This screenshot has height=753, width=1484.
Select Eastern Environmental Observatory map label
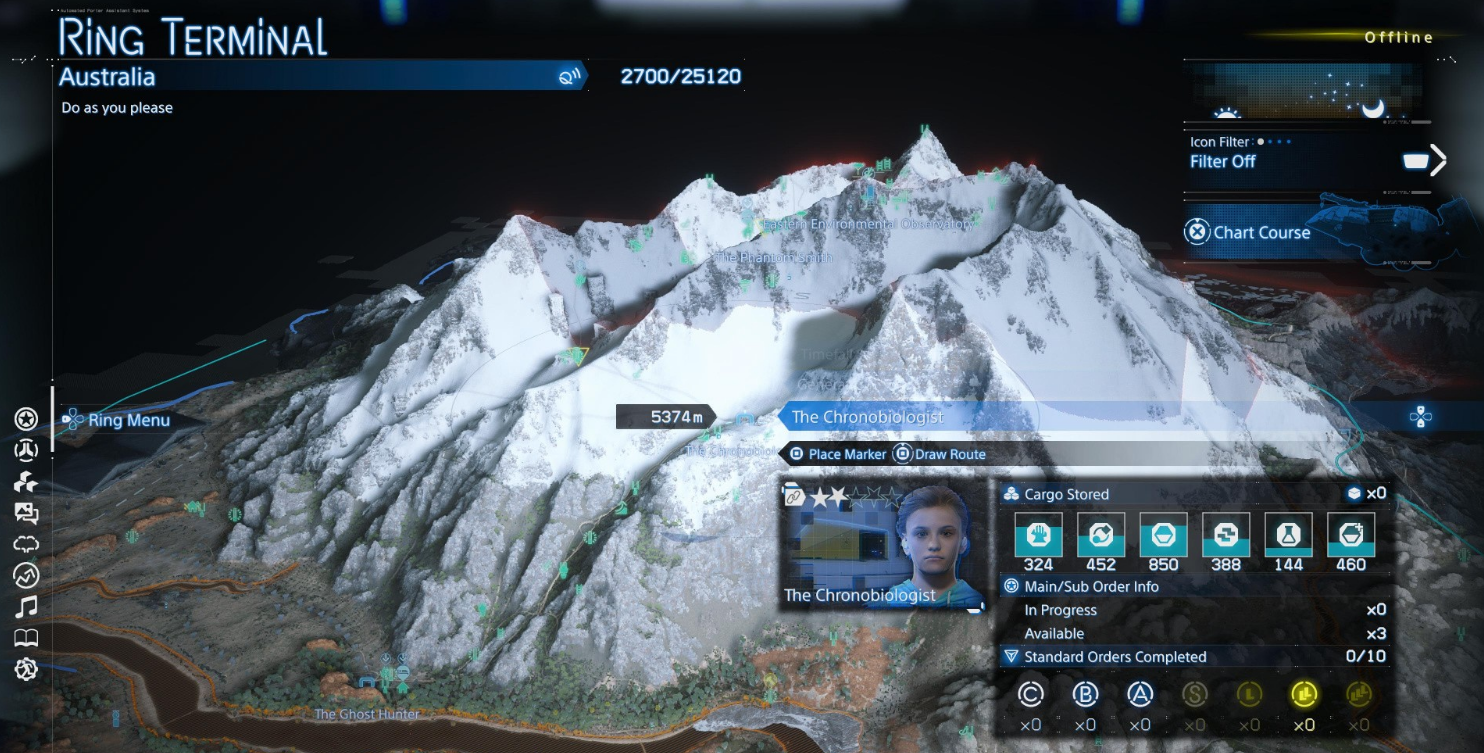click(868, 225)
